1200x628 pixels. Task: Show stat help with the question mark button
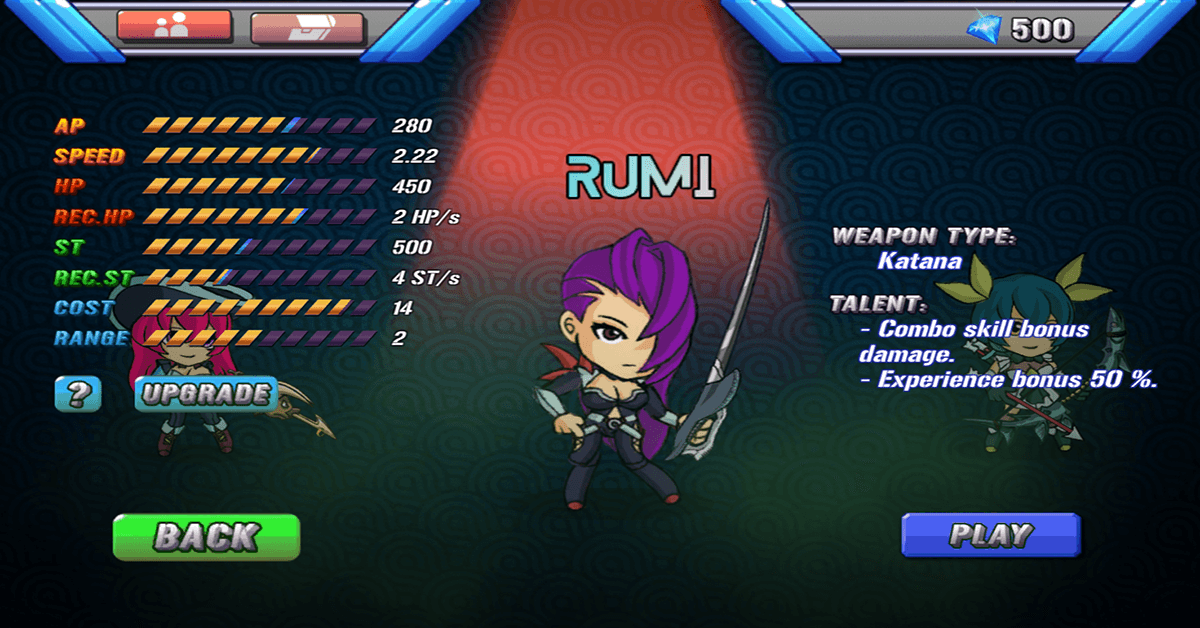pyautogui.click(x=78, y=395)
